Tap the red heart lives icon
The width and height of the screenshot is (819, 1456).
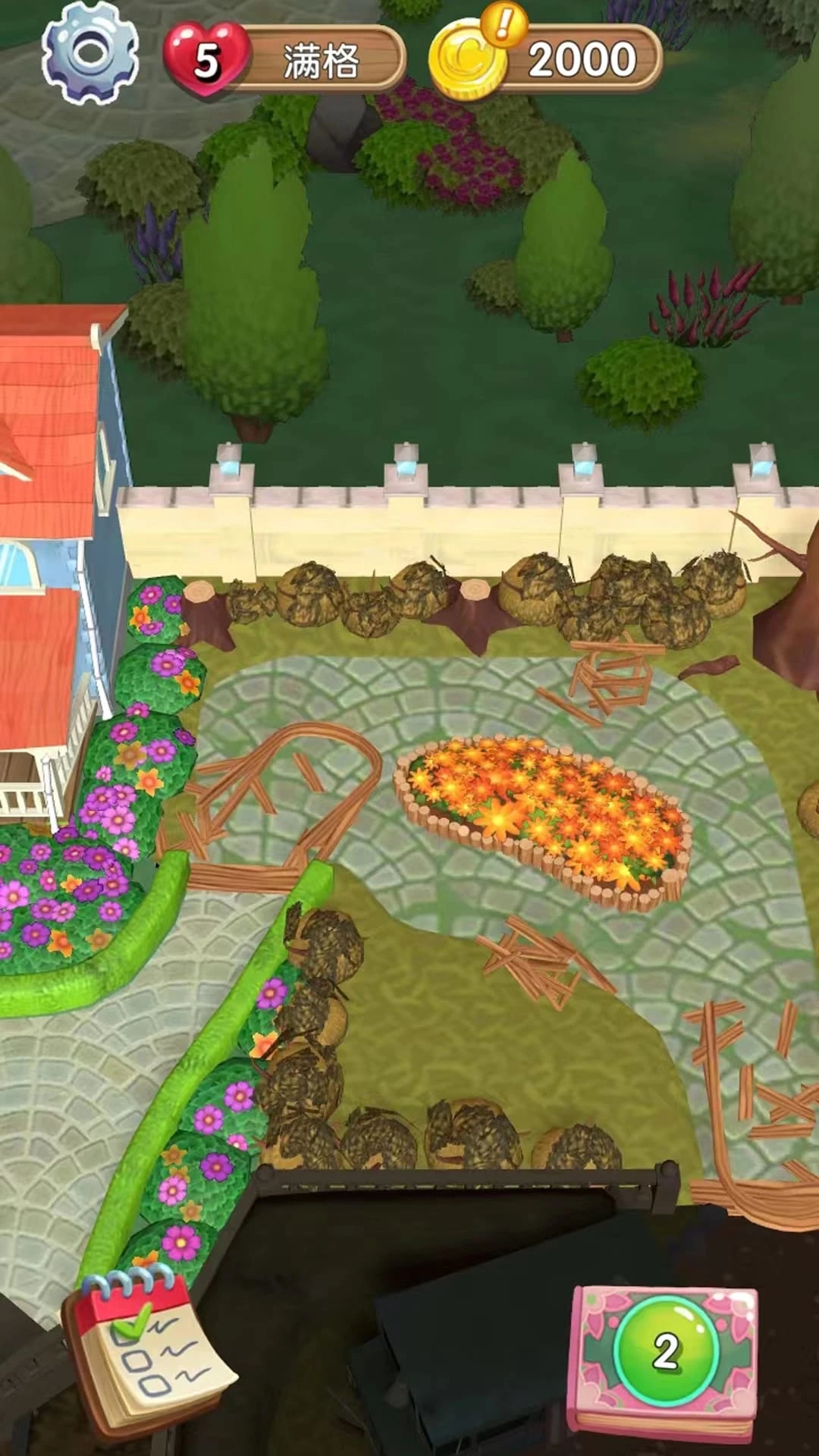(x=206, y=59)
